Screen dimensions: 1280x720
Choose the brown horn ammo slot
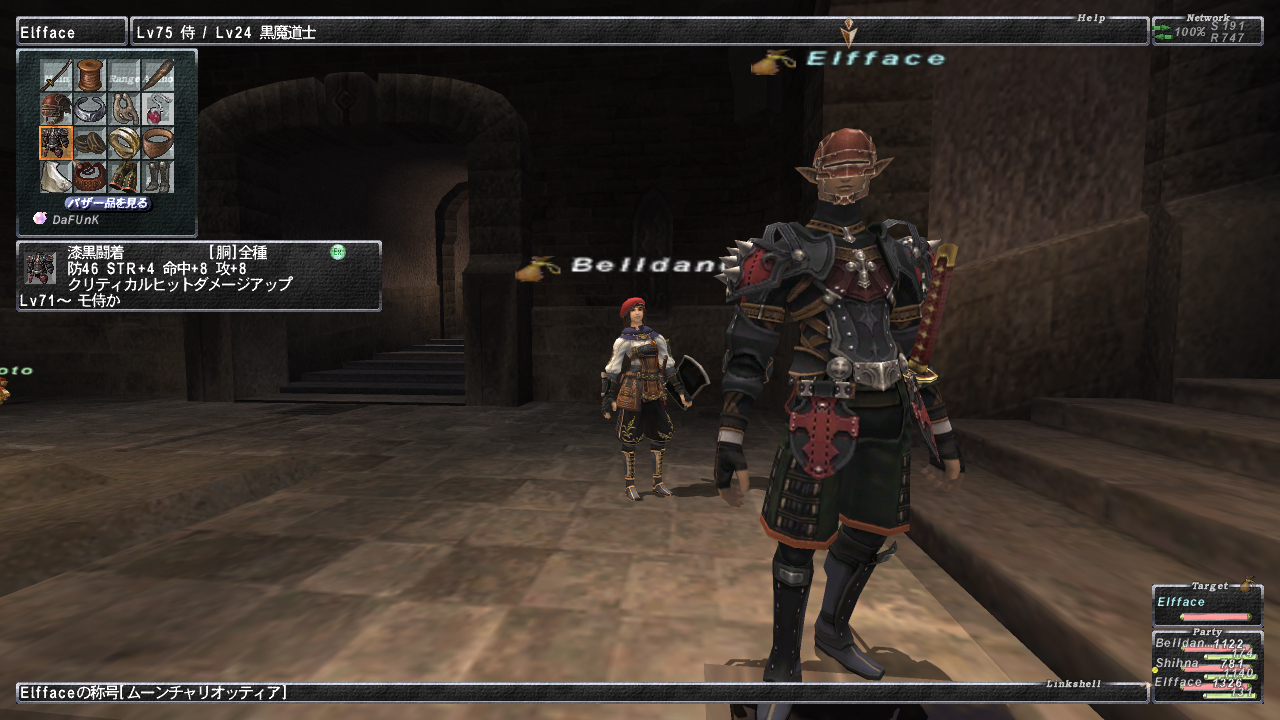click(158, 75)
